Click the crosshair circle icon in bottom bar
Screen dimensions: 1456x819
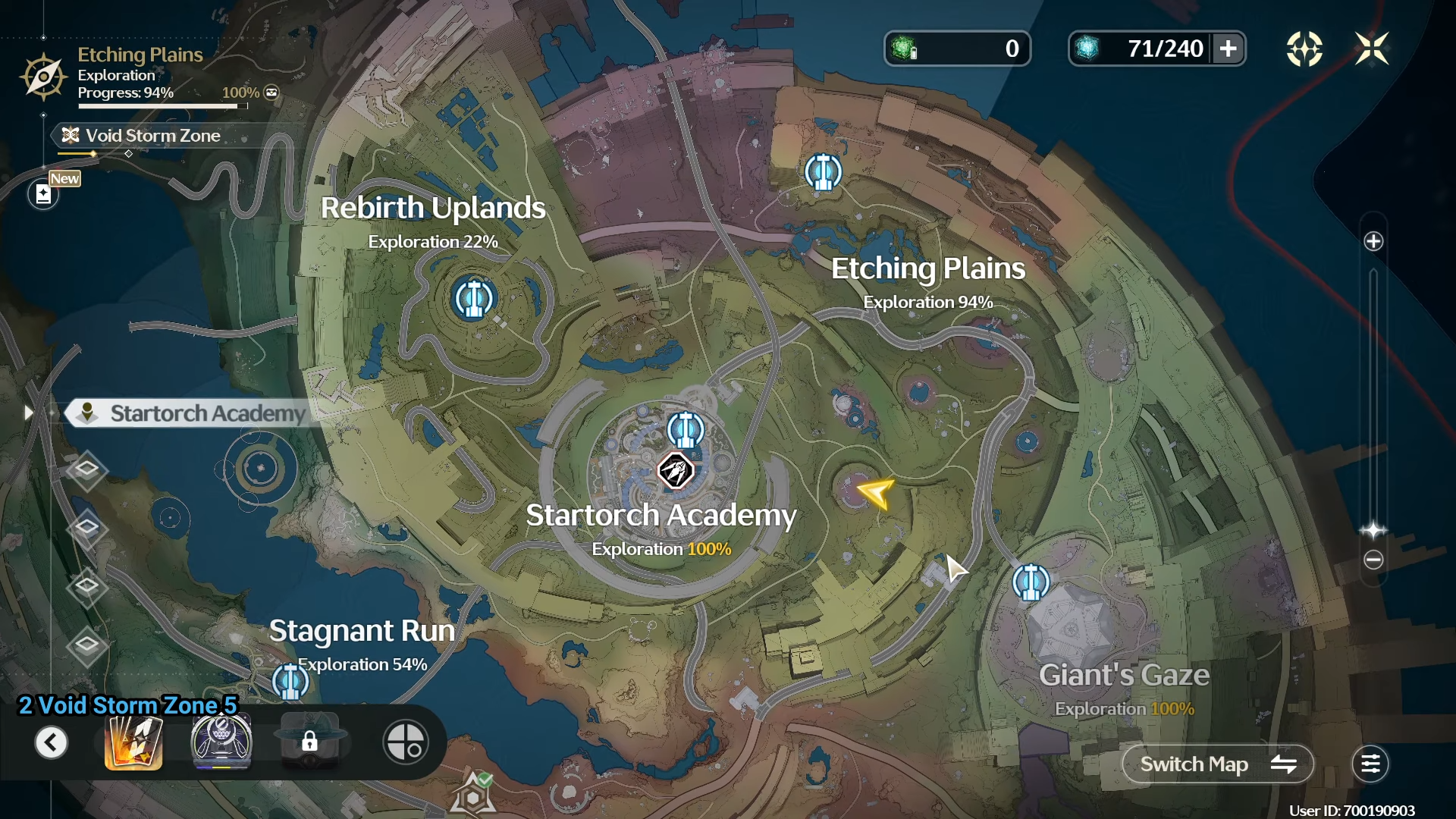(x=406, y=742)
